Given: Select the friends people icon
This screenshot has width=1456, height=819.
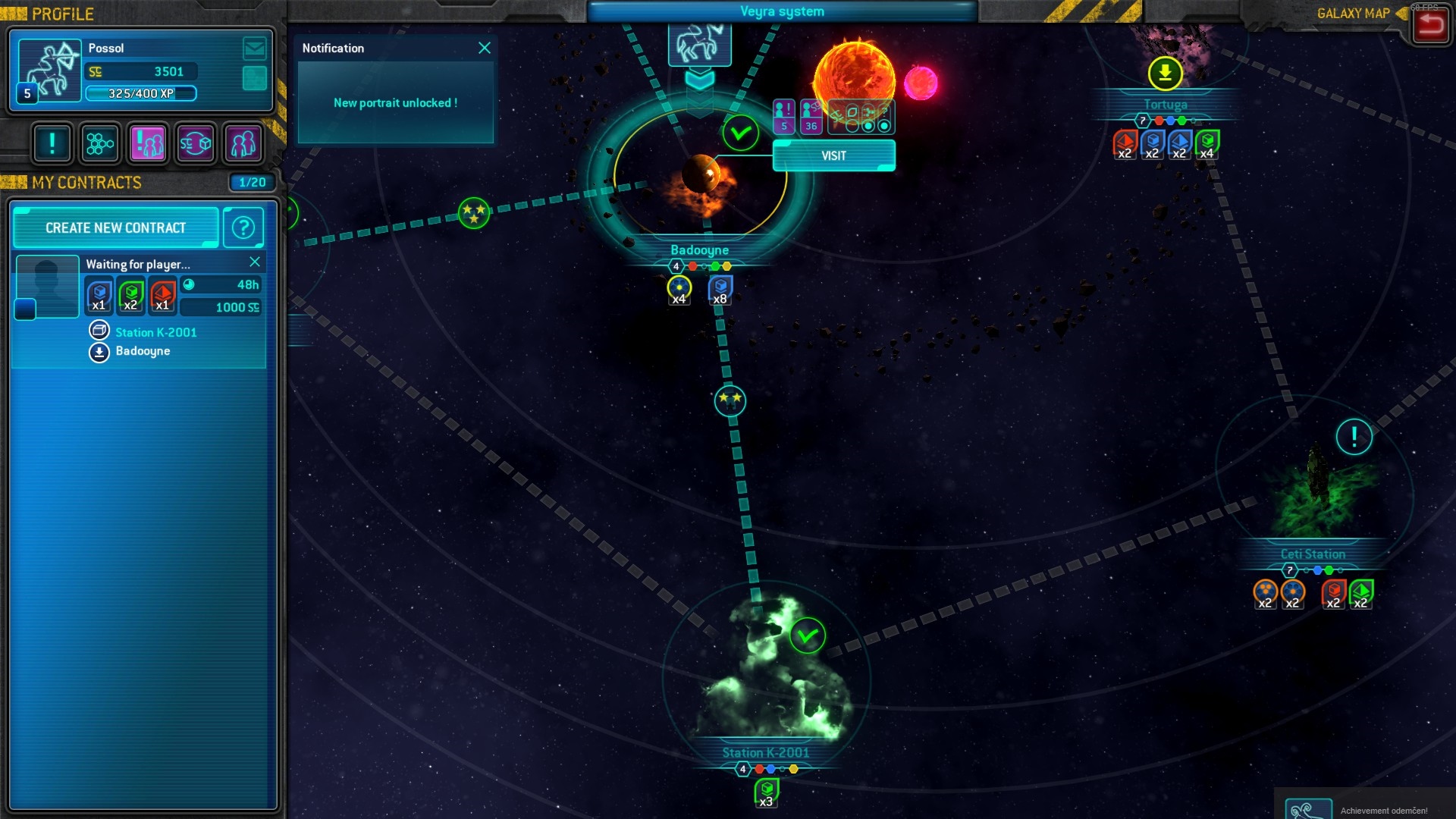Looking at the screenshot, I should point(243,143).
